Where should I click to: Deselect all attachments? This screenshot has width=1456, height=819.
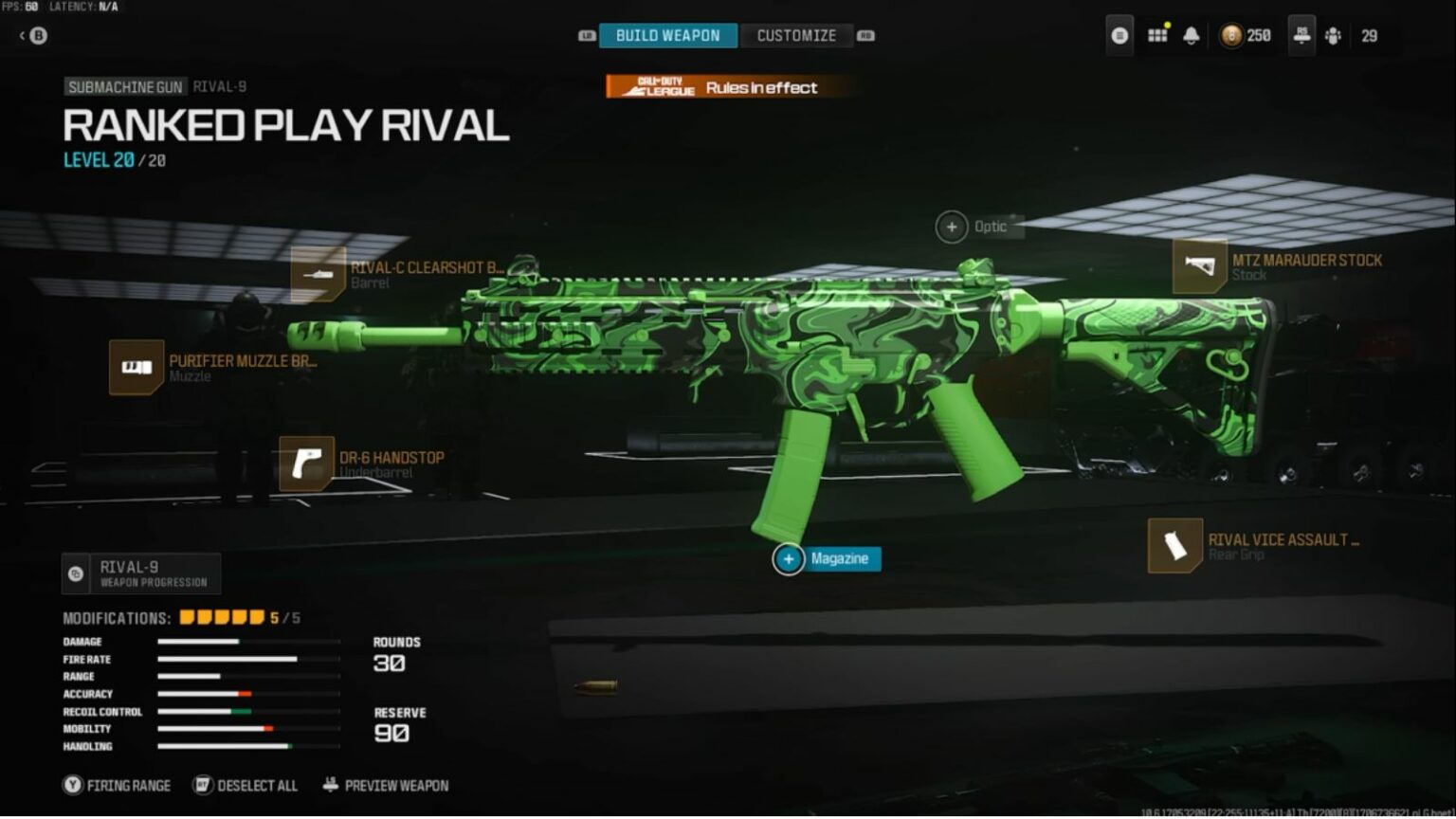click(x=246, y=786)
